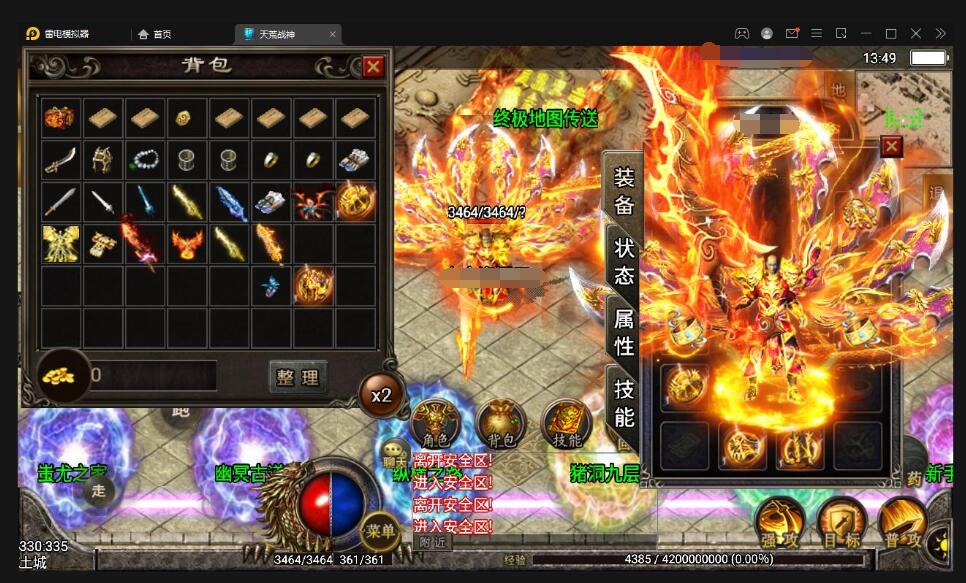
Task: Close the character equipment panel
Action: (891, 147)
